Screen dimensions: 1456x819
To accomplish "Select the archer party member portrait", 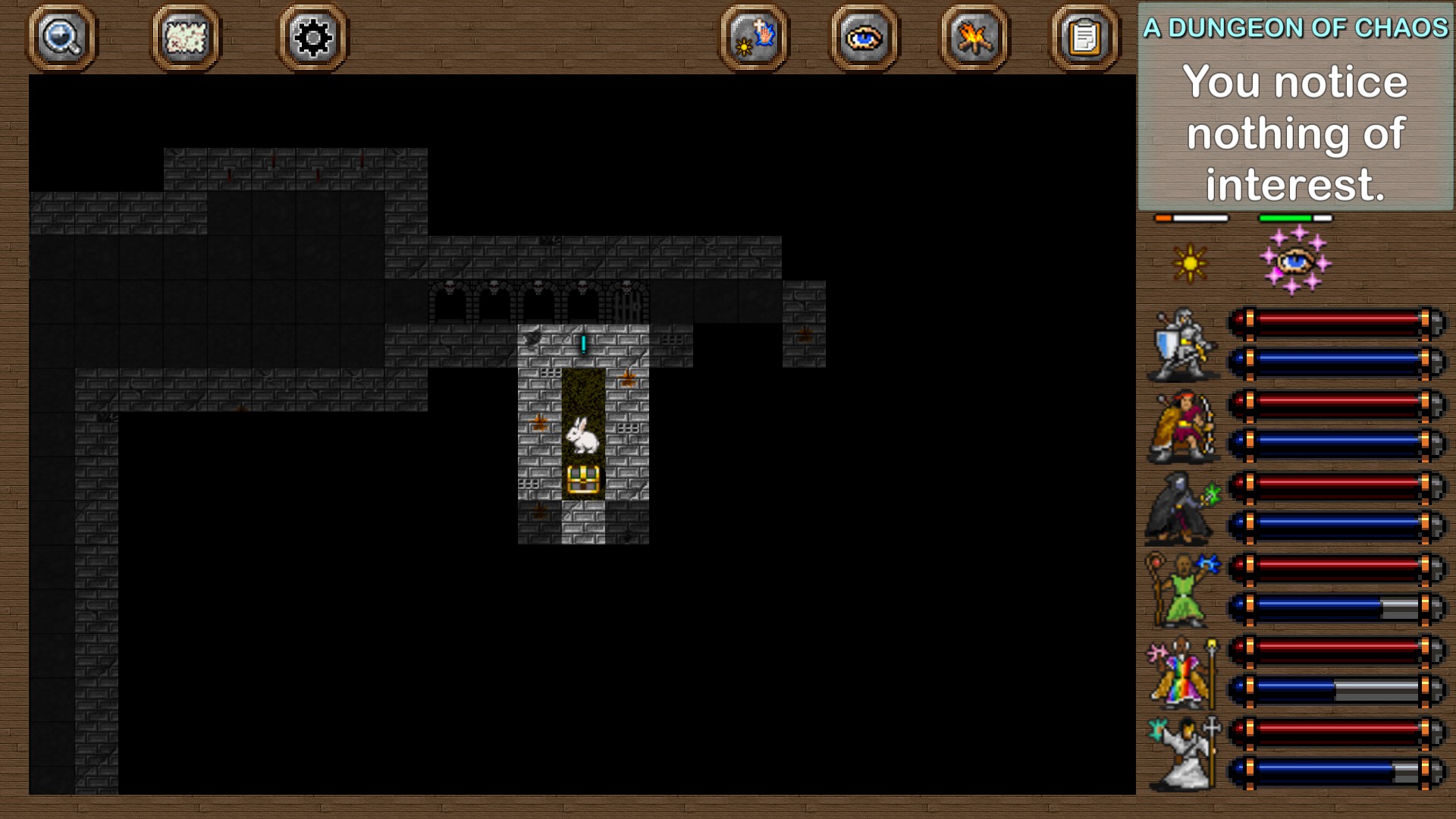I will (1183, 428).
